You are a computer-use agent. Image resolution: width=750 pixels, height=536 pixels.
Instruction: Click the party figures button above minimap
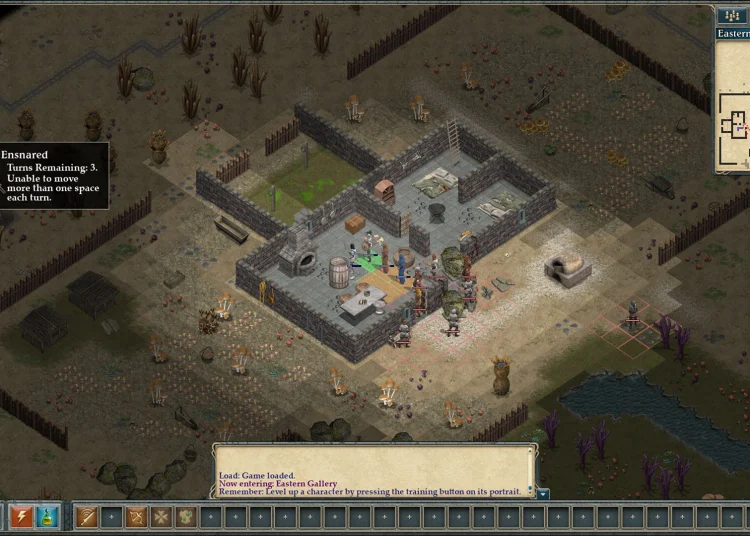(x=731, y=15)
